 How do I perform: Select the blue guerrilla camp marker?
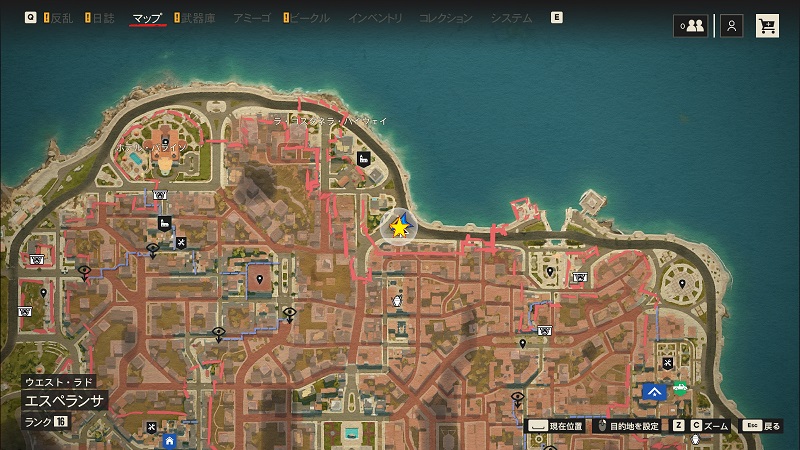click(x=655, y=392)
